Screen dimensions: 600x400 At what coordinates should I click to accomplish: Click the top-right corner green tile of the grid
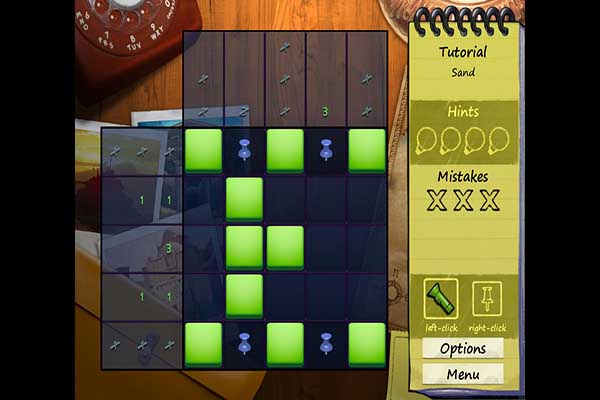pyautogui.click(x=367, y=150)
